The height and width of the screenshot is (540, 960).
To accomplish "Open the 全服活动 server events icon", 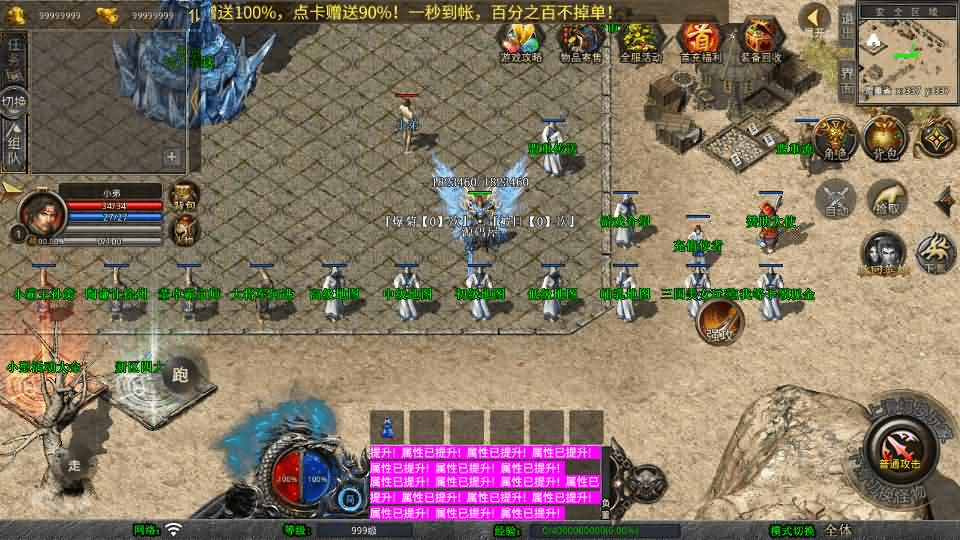I will pos(641,42).
